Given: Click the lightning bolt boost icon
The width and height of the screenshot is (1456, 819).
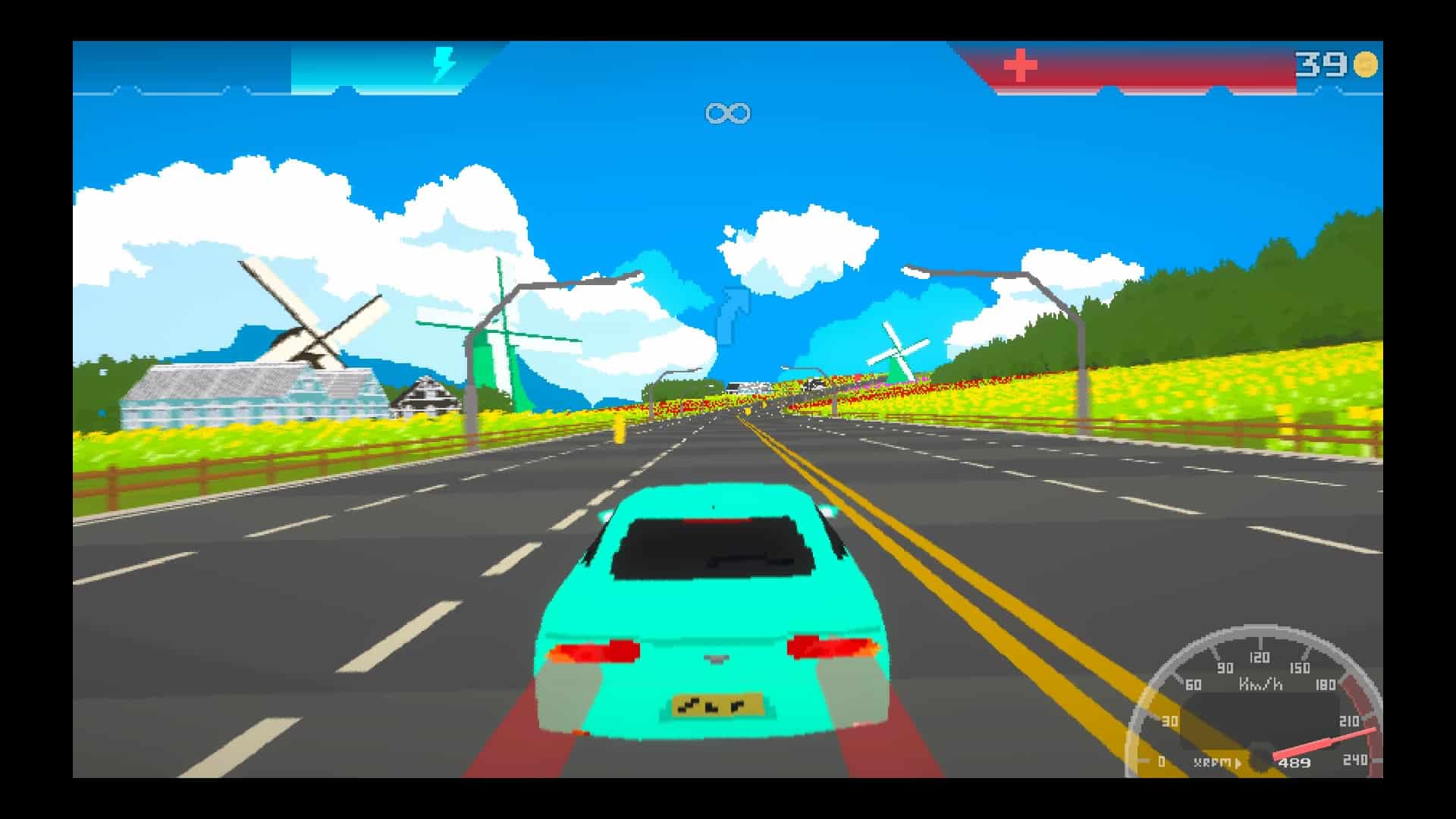Looking at the screenshot, I should point(444,64).
